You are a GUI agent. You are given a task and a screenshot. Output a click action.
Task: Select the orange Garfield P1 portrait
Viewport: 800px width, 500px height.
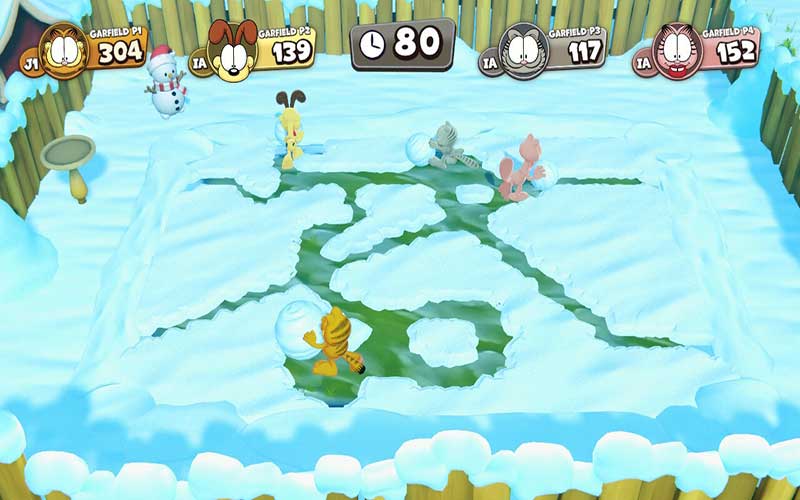click(63, 49)
